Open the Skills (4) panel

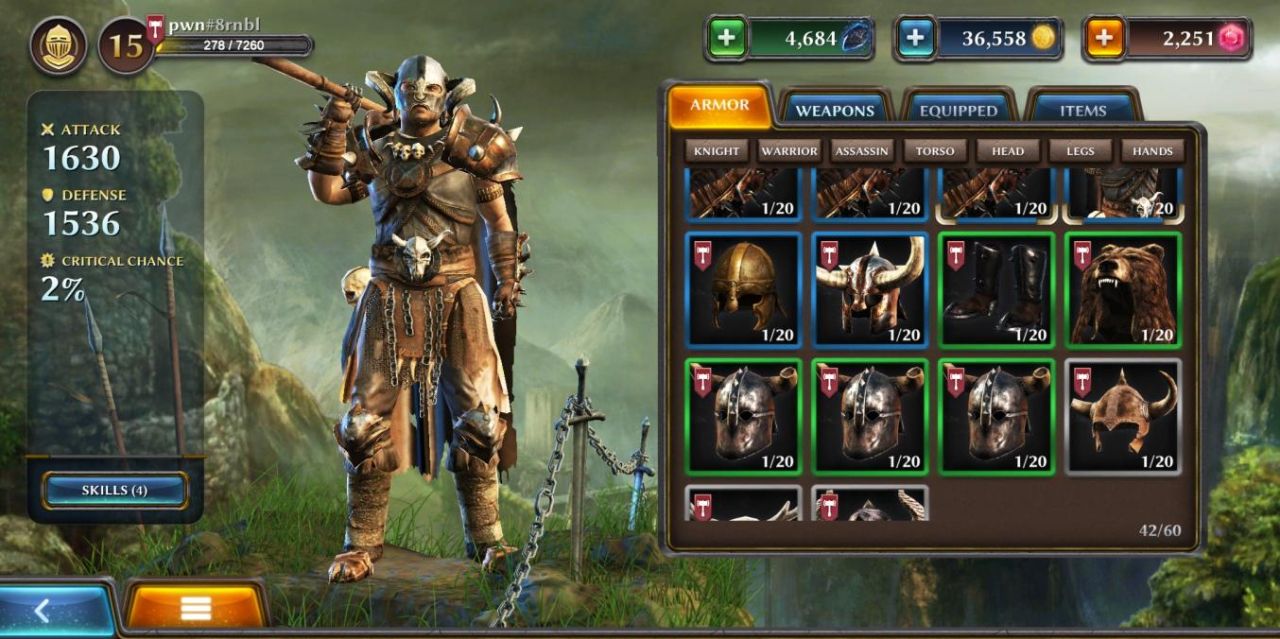point(114,490)
